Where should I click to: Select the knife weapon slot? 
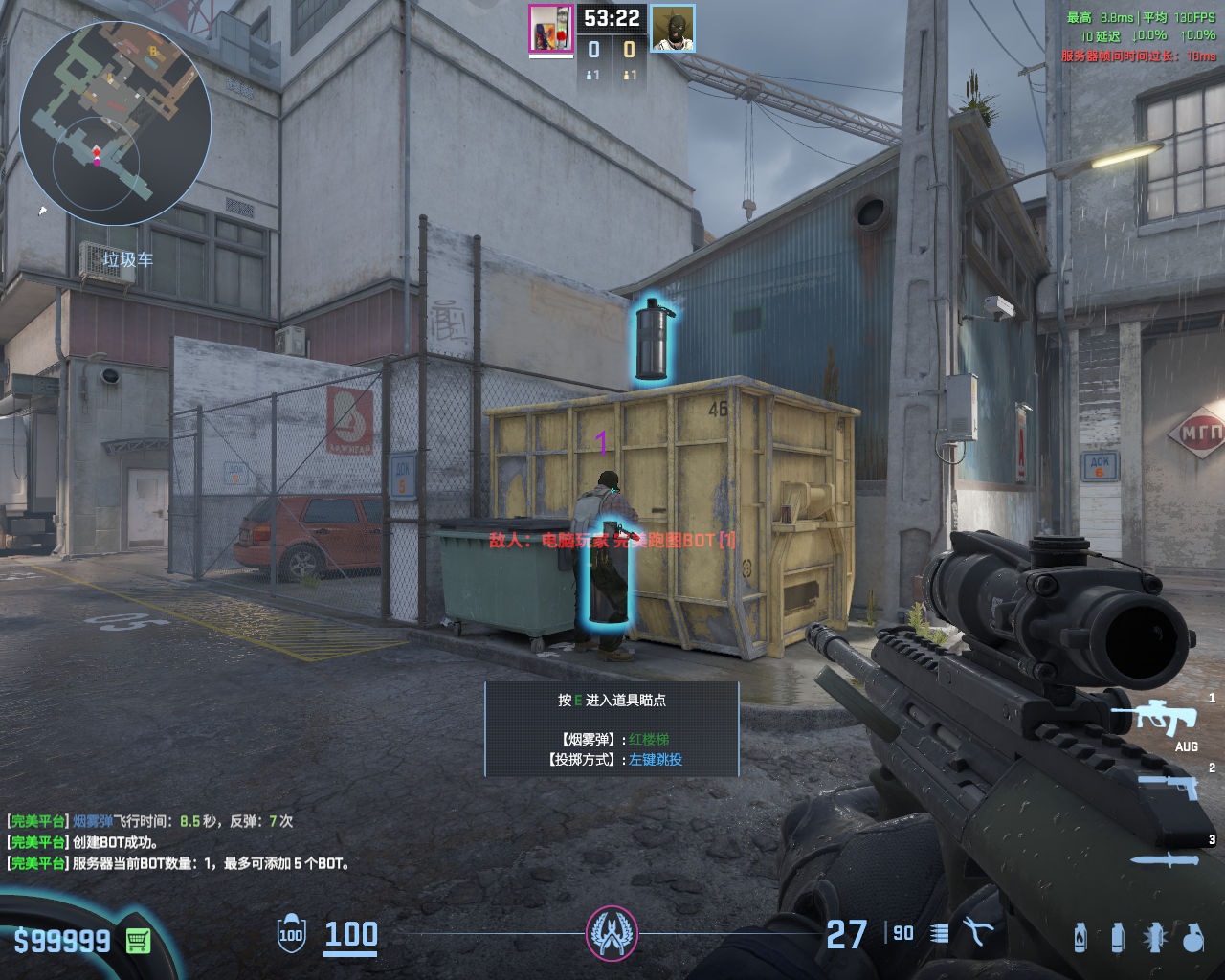(1164, 859)
